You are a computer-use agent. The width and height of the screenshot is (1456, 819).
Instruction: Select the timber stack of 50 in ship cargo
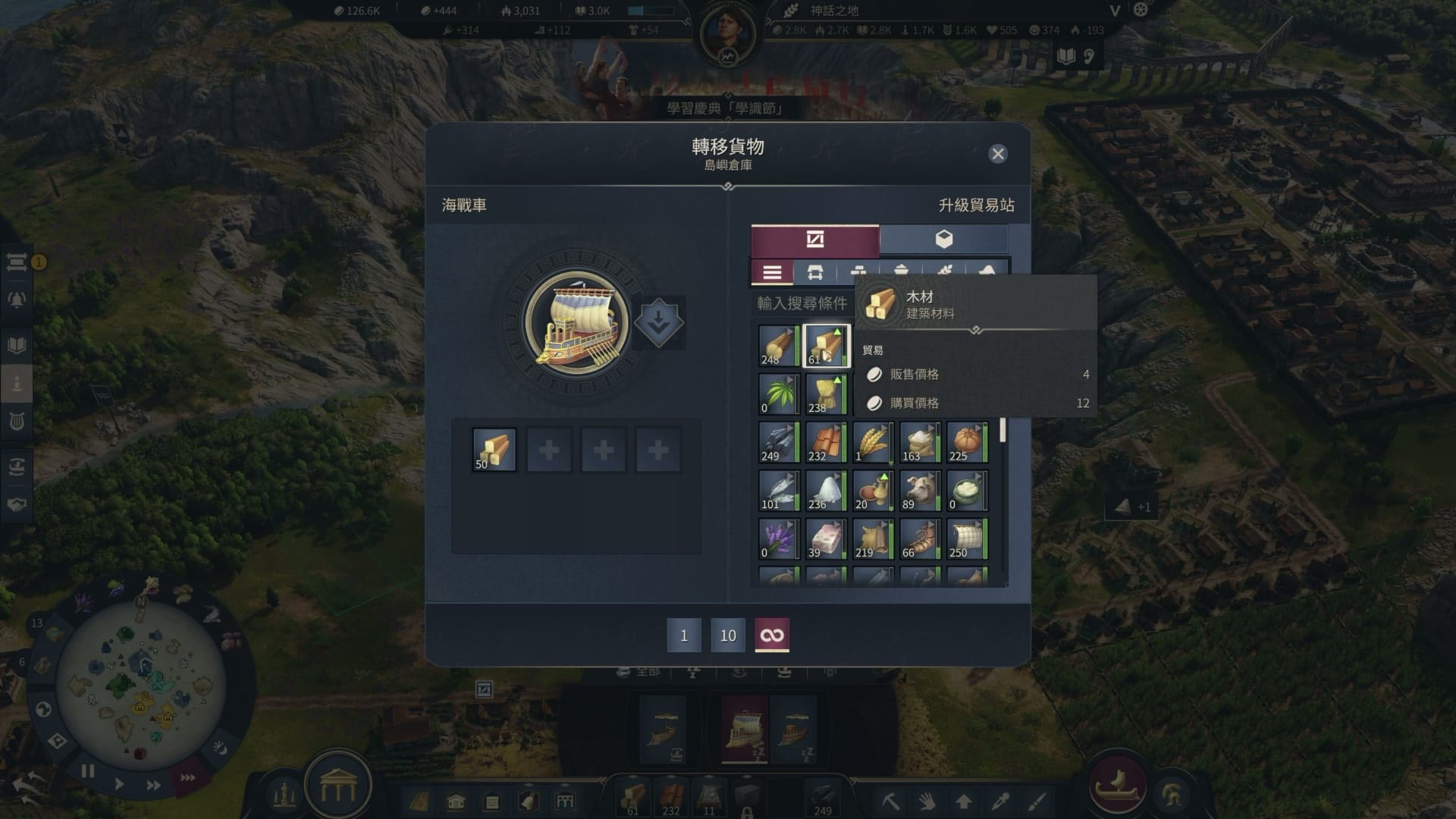coord(494,450)
